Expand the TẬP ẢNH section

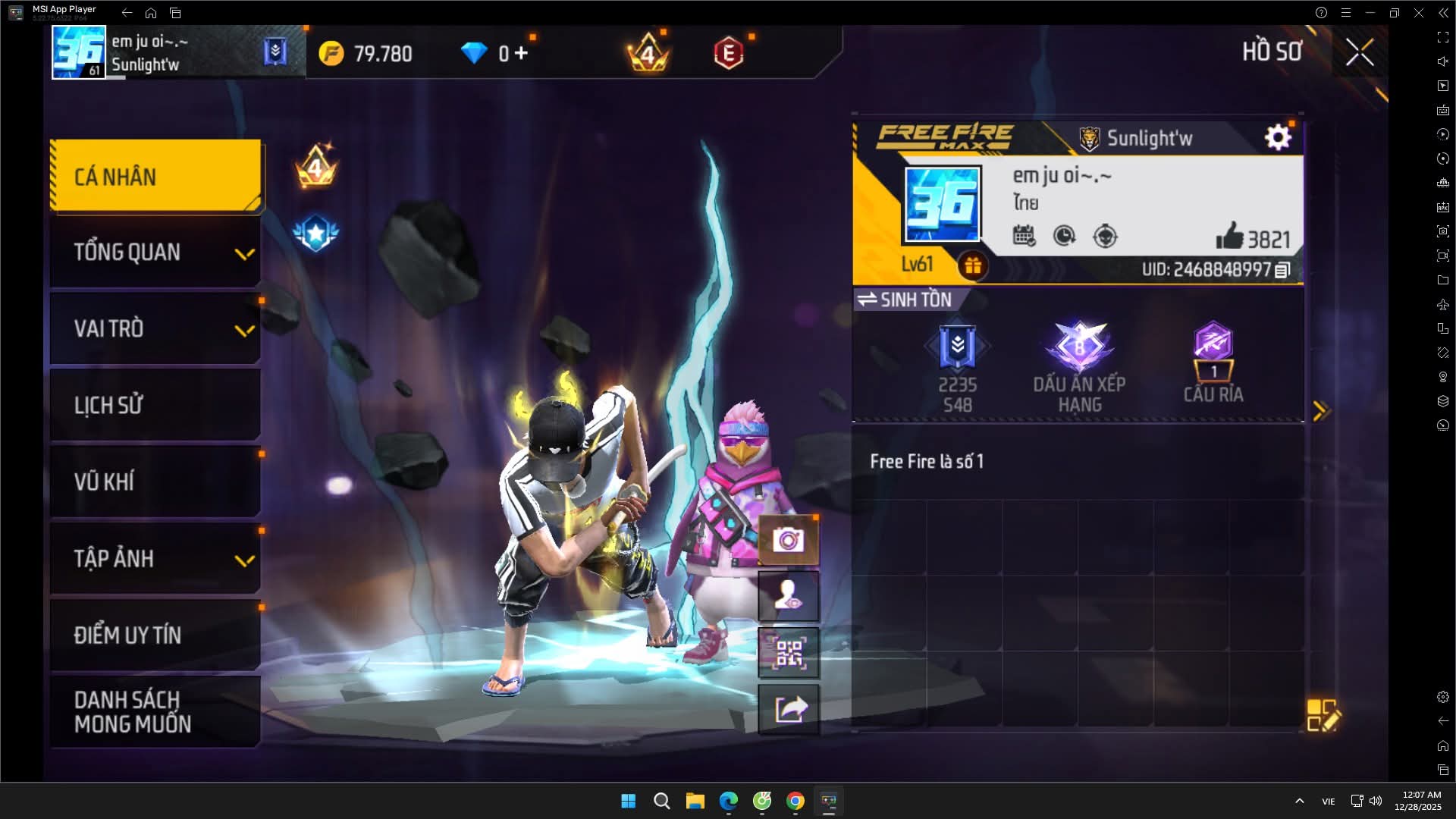click(x=155, y=559)
